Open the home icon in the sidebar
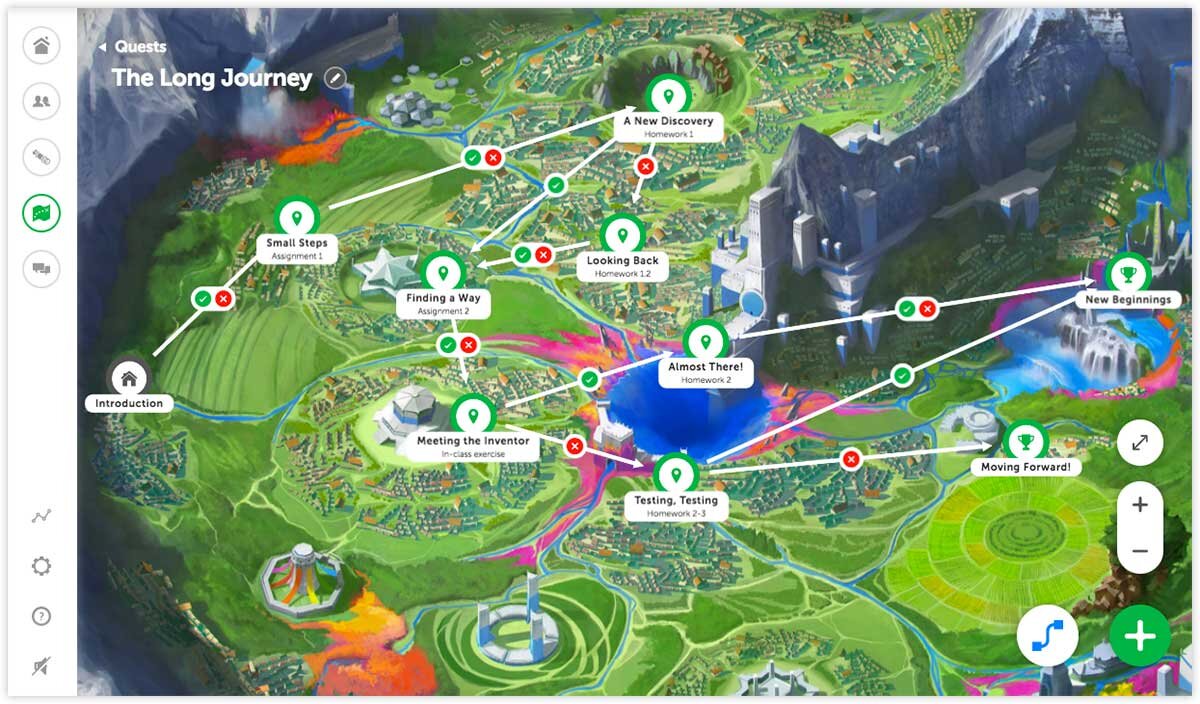 (x=41, y=46)
